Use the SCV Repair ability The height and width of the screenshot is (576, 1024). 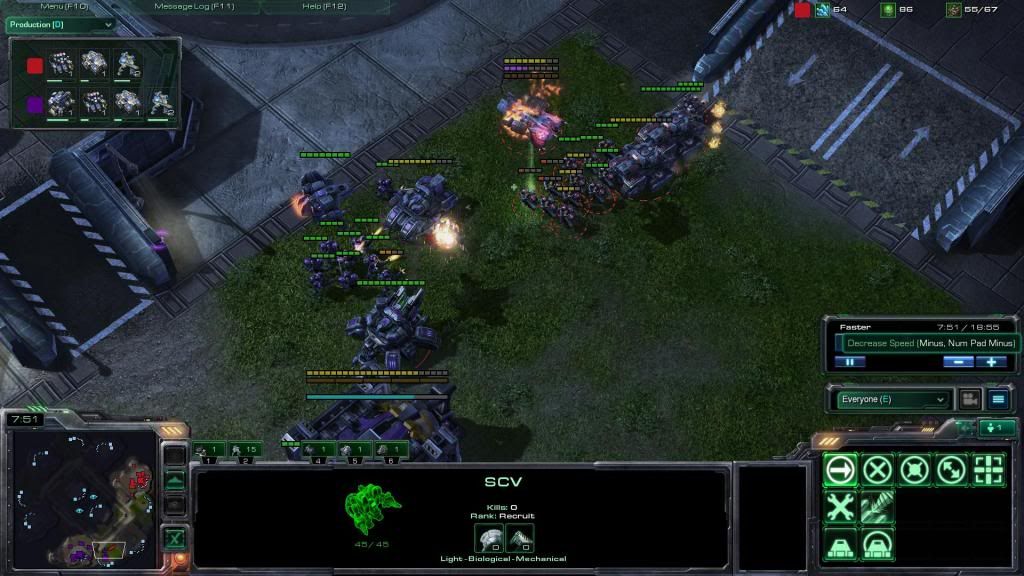click(x=840, y=507)
